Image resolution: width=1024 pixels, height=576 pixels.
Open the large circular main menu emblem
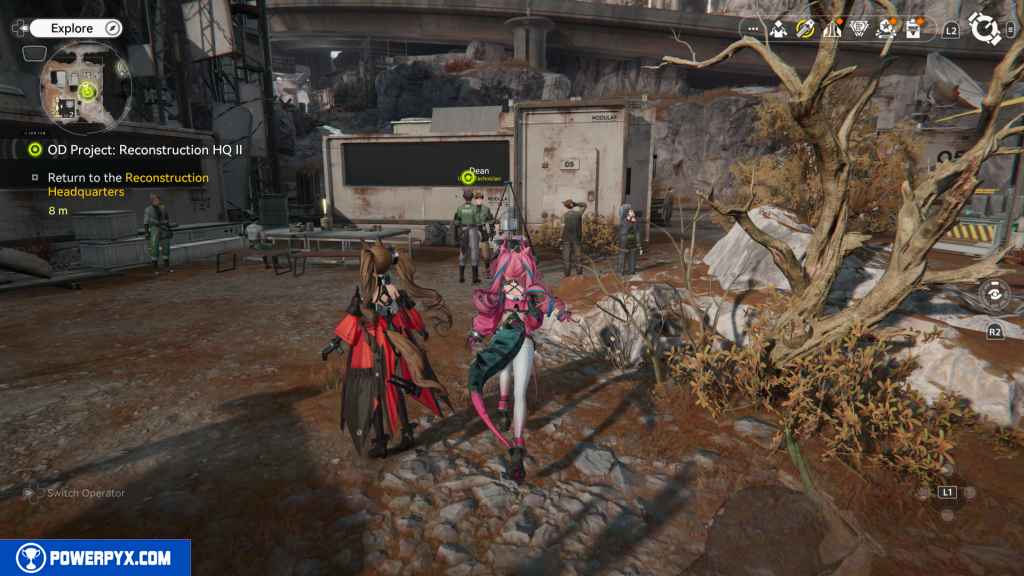point(985,29)
